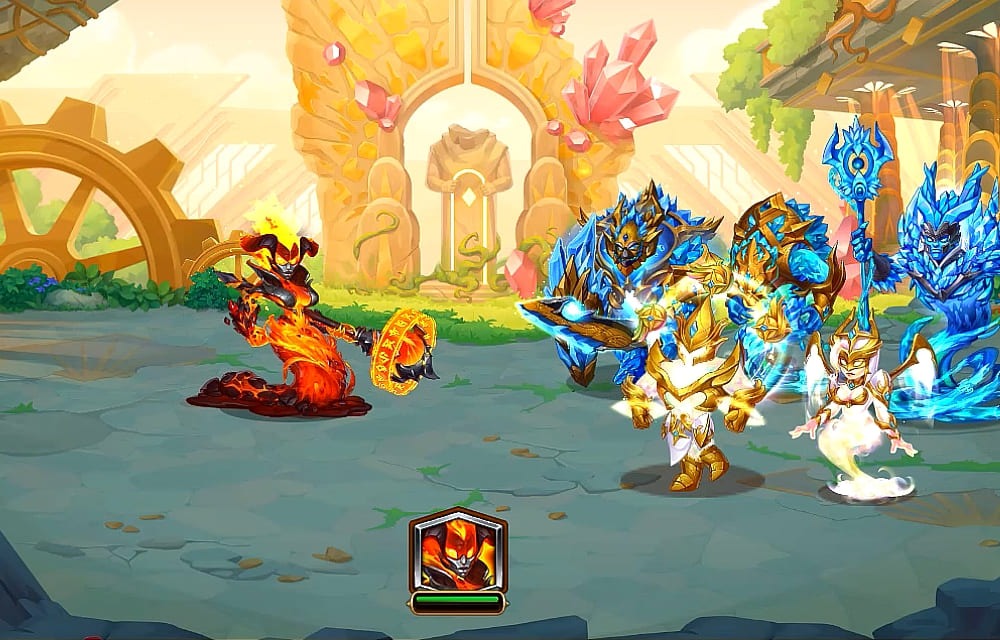Viewport: 1000px width, 640px height.
Task: Activate the fire hero portrait skill
Action: [458, 552]
